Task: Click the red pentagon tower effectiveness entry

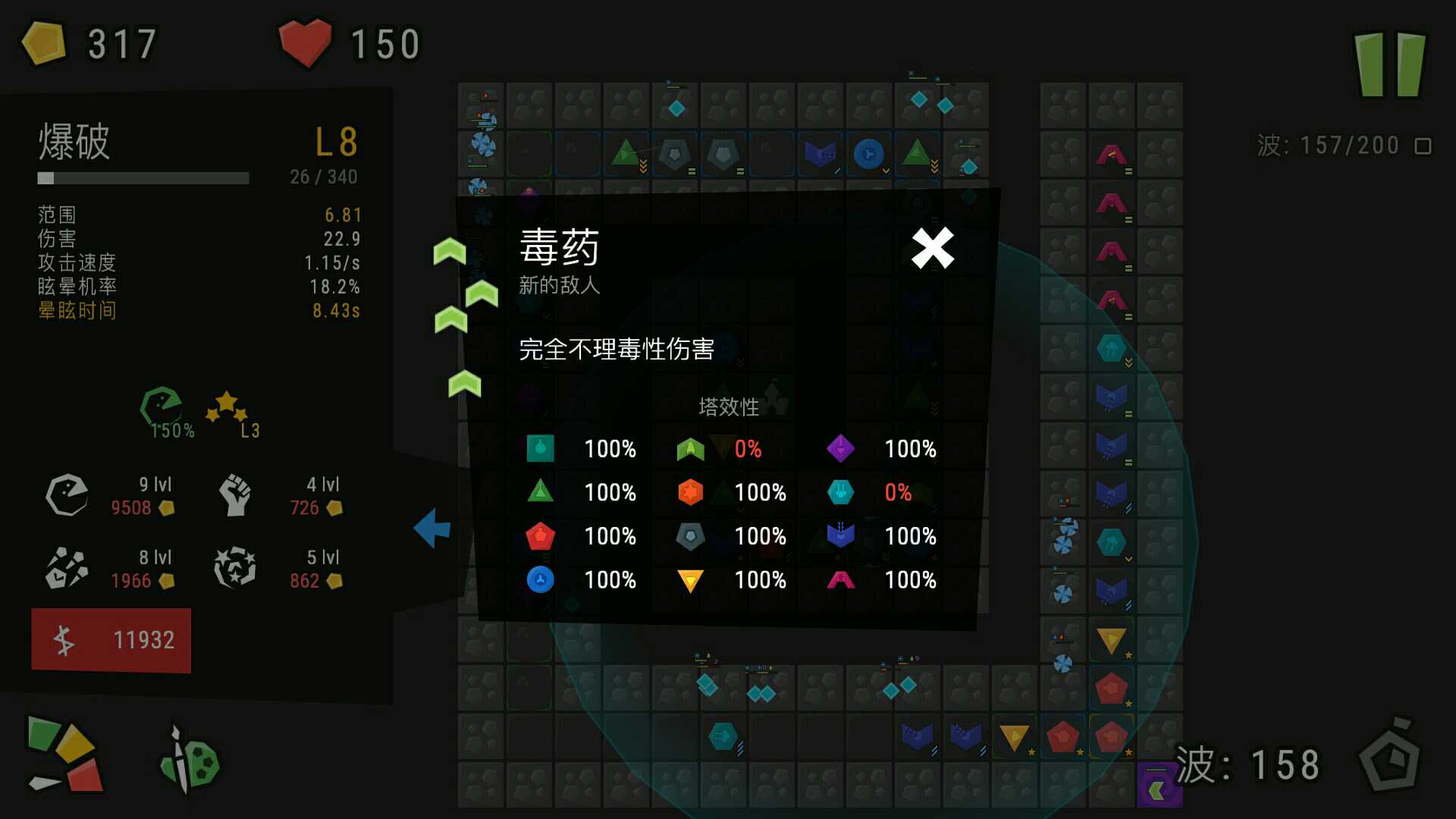Action: (x=539, y=536)
